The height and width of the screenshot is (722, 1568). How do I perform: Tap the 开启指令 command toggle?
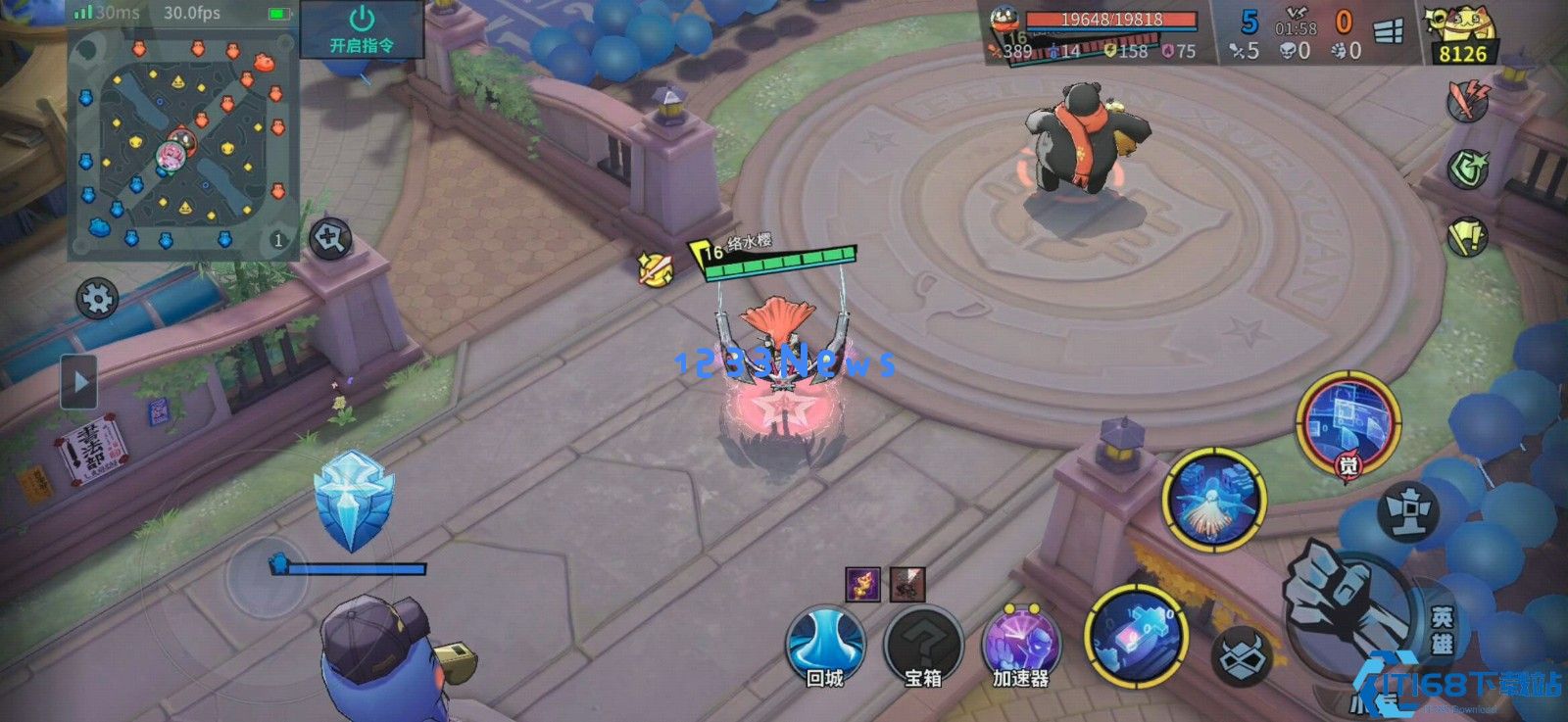(x=362, y=29)
